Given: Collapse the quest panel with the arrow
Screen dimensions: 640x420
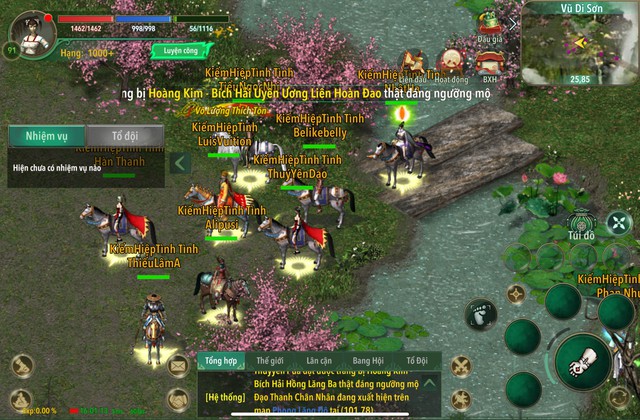Looking at the screenshot, I should 181,163.
